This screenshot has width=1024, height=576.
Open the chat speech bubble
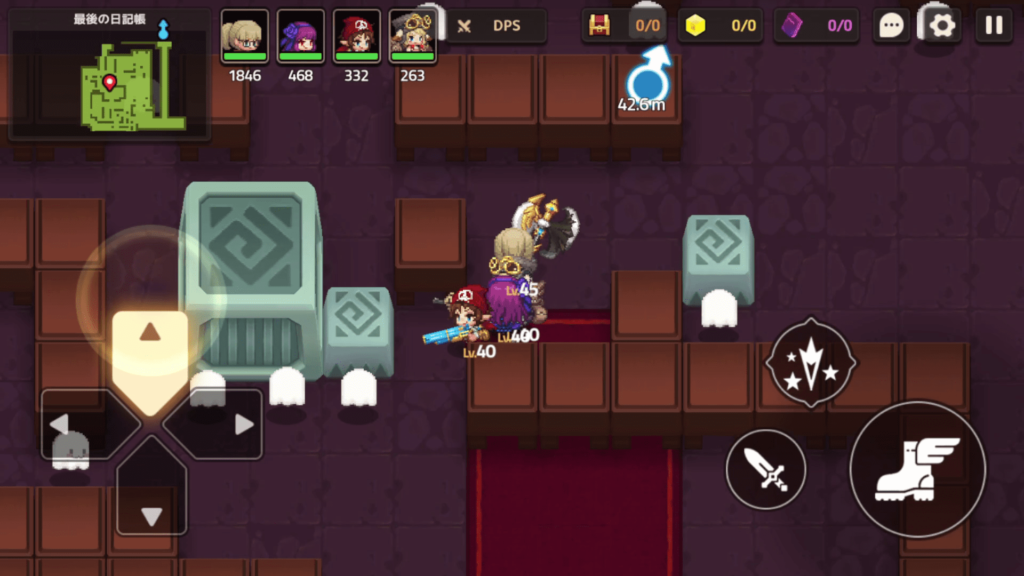click(x=891, y=26)
